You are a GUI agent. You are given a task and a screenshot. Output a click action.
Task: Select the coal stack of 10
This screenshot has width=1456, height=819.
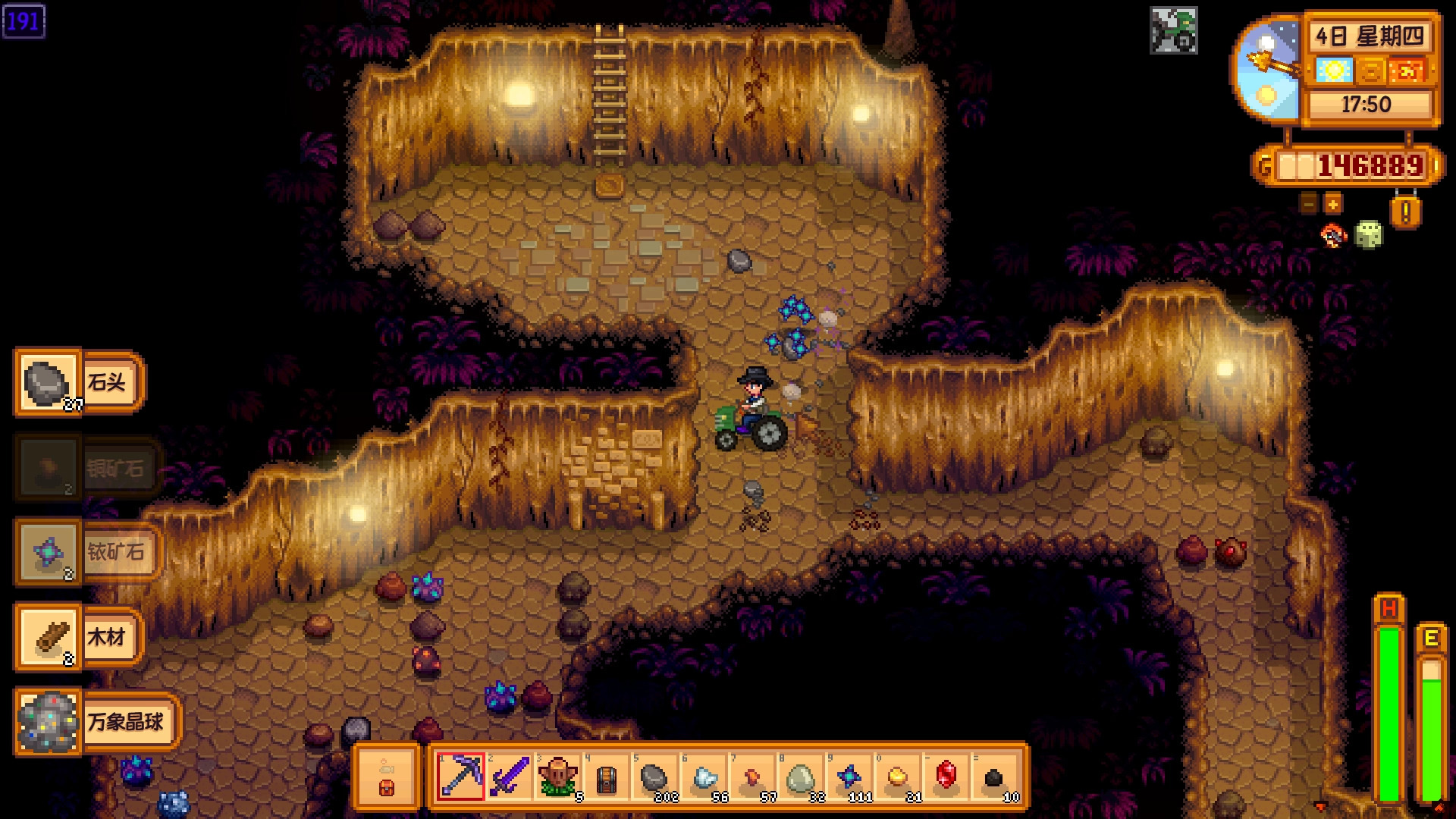click(995, 776)
